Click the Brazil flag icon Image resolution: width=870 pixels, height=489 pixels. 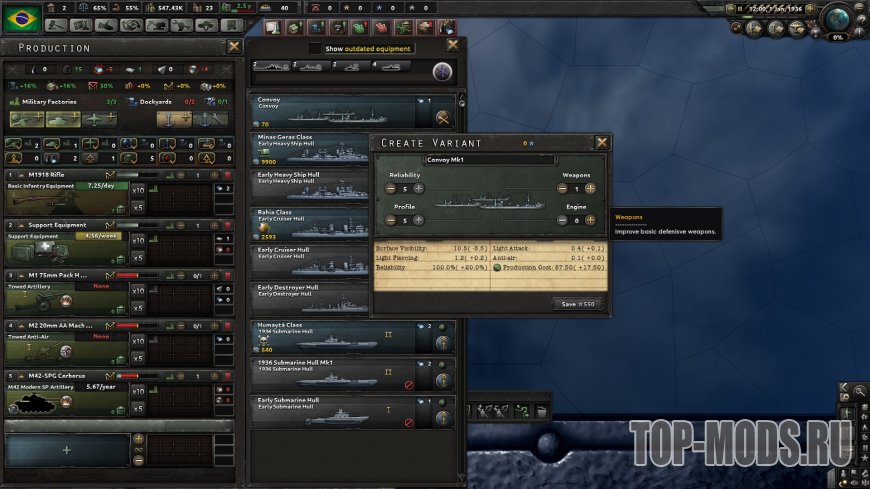[21, 16]
